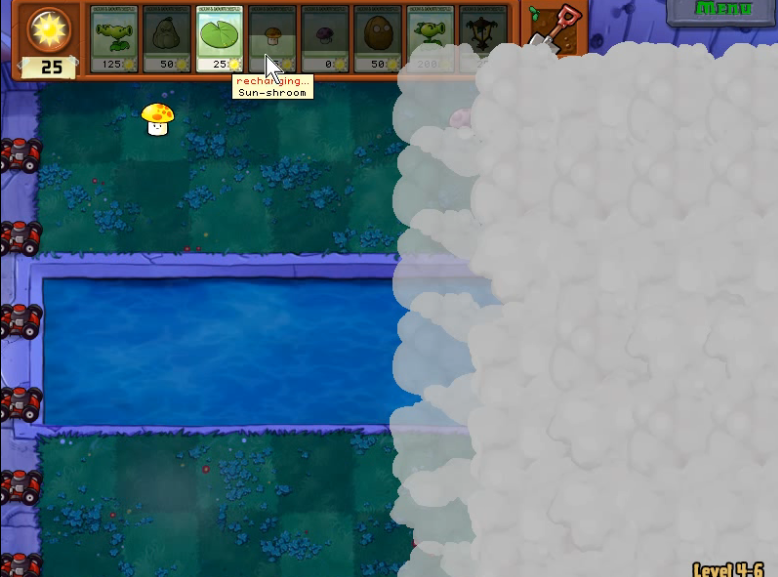The width and height of the screenshot is (778, 577).
Task: Select the Split Pea seed packet
Action: tap(116, 38)
